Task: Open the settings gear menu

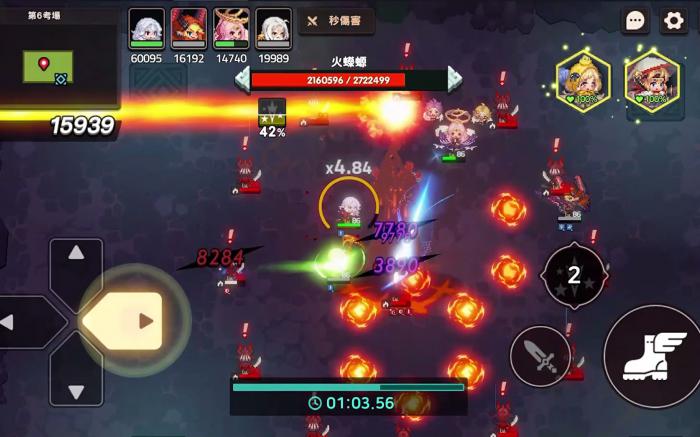Action: coord(673,21)
